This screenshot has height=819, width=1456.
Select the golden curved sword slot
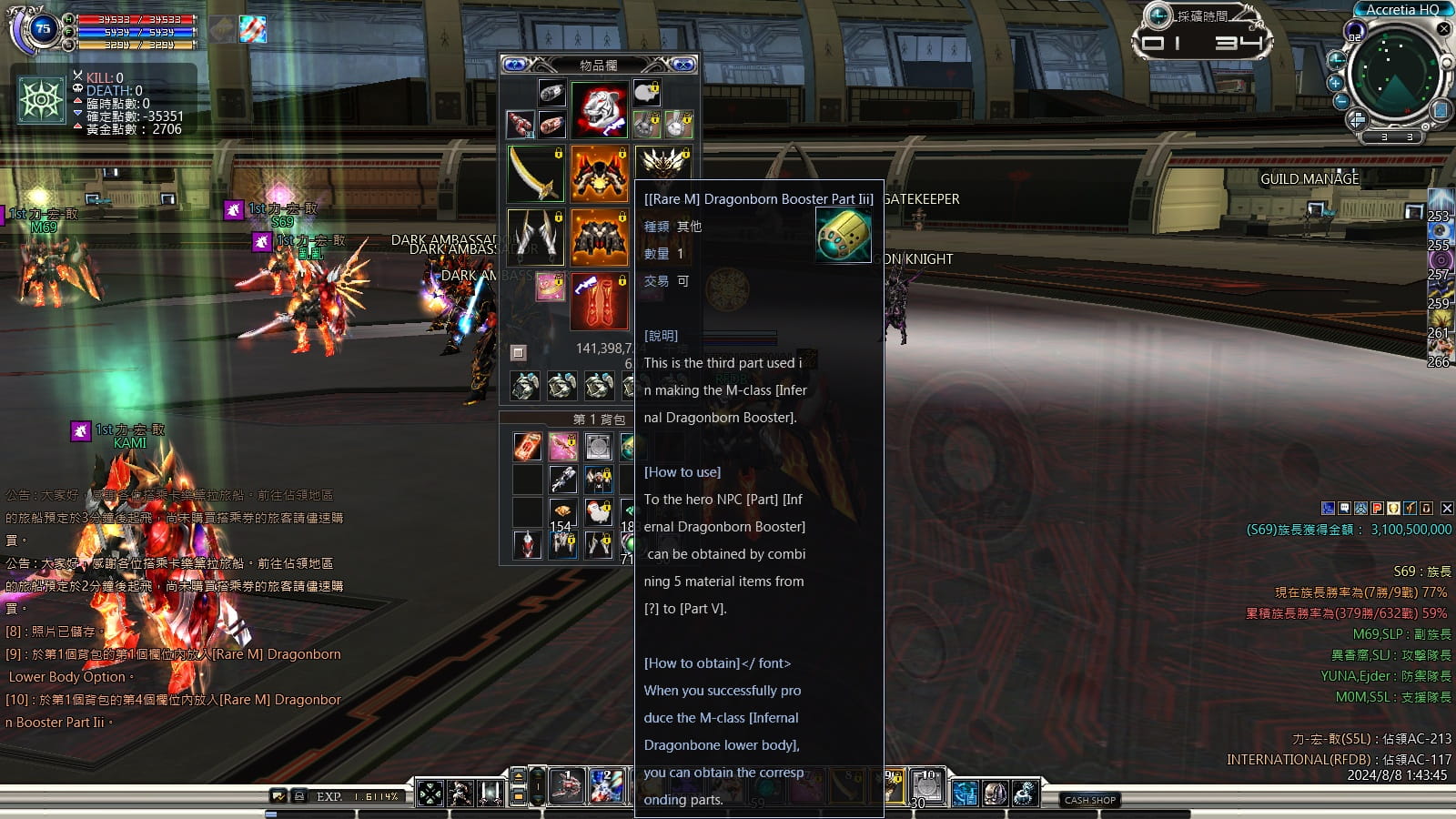click(535, 173)
